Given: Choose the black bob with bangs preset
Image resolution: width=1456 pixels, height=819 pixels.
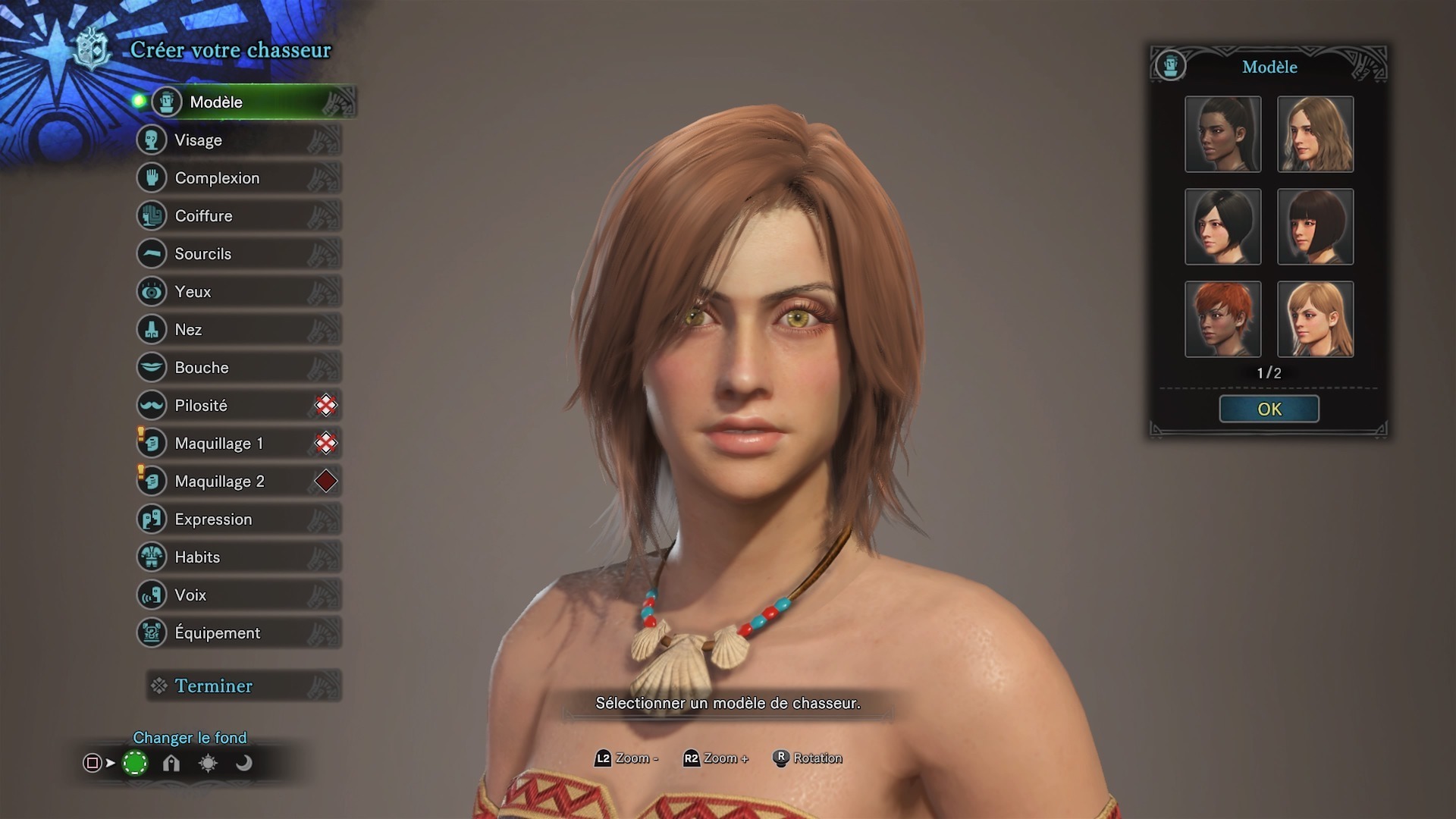Looking at the screenshot, I should 1315,227.
